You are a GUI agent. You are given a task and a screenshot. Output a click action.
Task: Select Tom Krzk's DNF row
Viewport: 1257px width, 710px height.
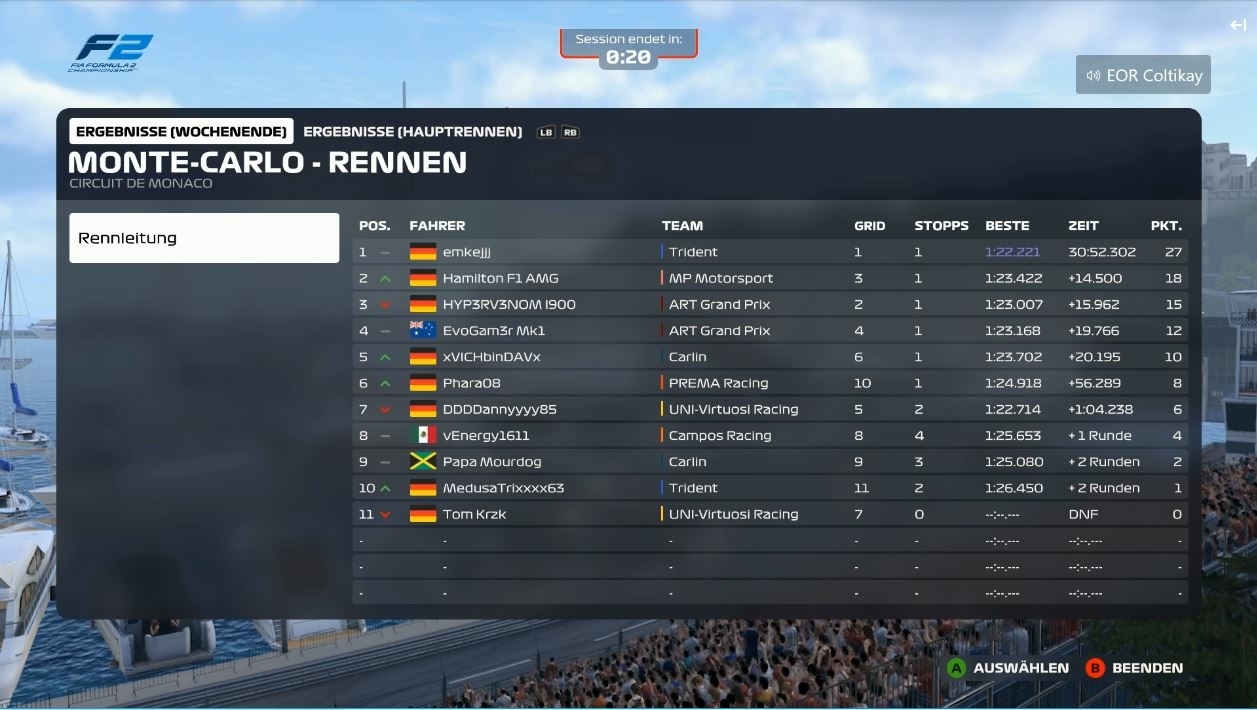pyautogui.click(x=770, y=514)
